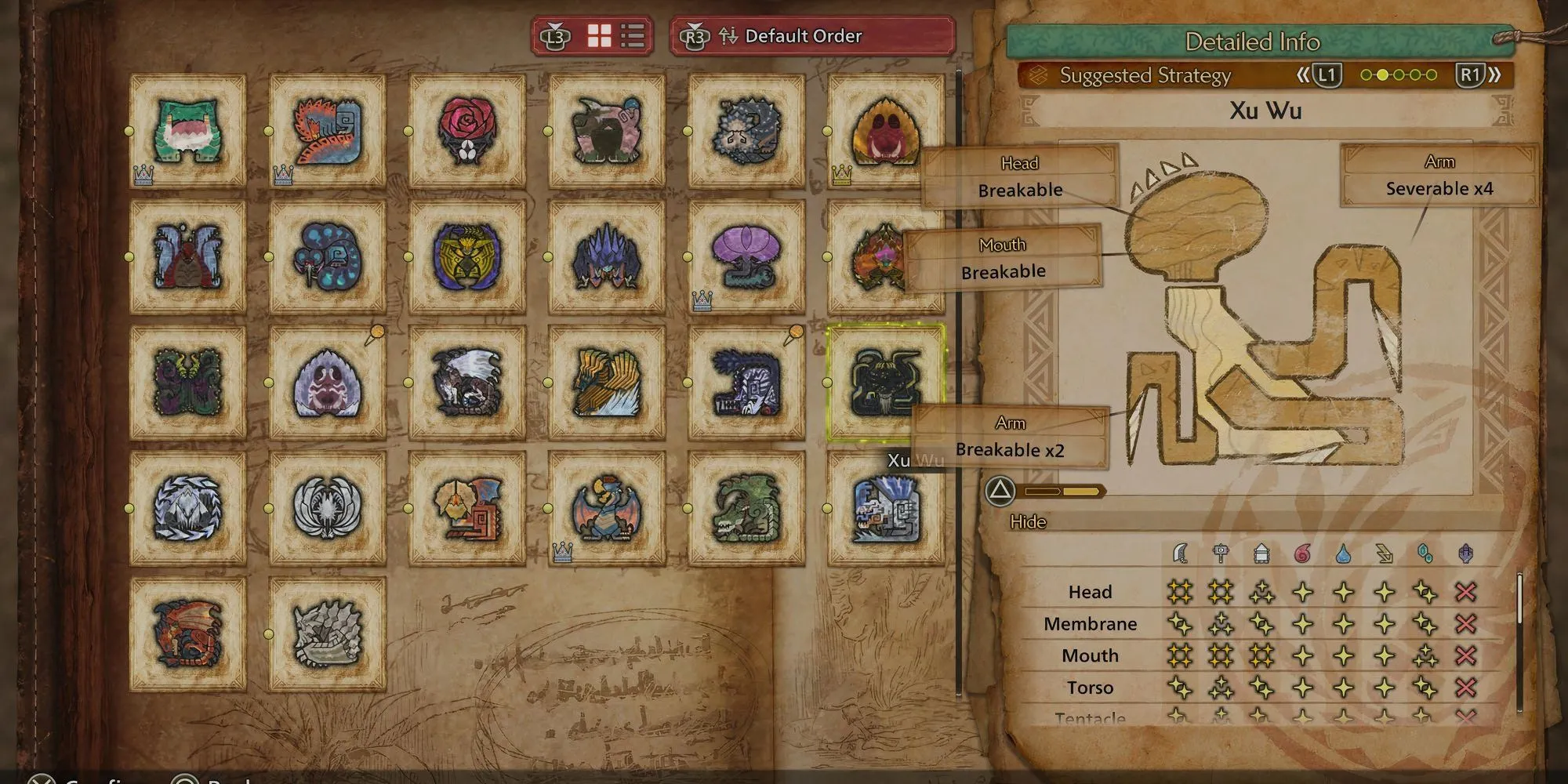Choose the green Rathian monster tile
This screenshot has height=784, width=1568.
point(746,508)
